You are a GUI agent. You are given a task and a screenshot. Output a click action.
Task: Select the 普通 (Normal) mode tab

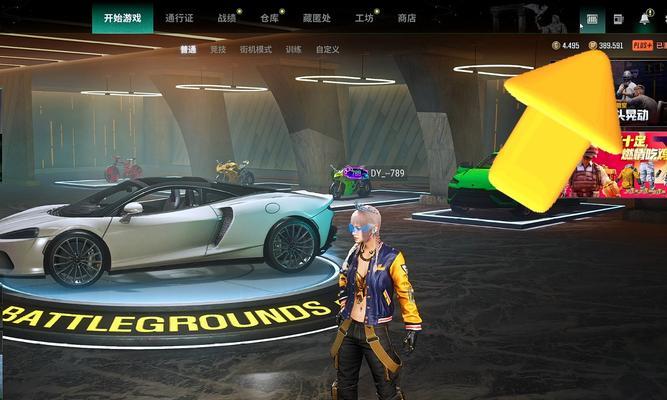pos(188,49)
